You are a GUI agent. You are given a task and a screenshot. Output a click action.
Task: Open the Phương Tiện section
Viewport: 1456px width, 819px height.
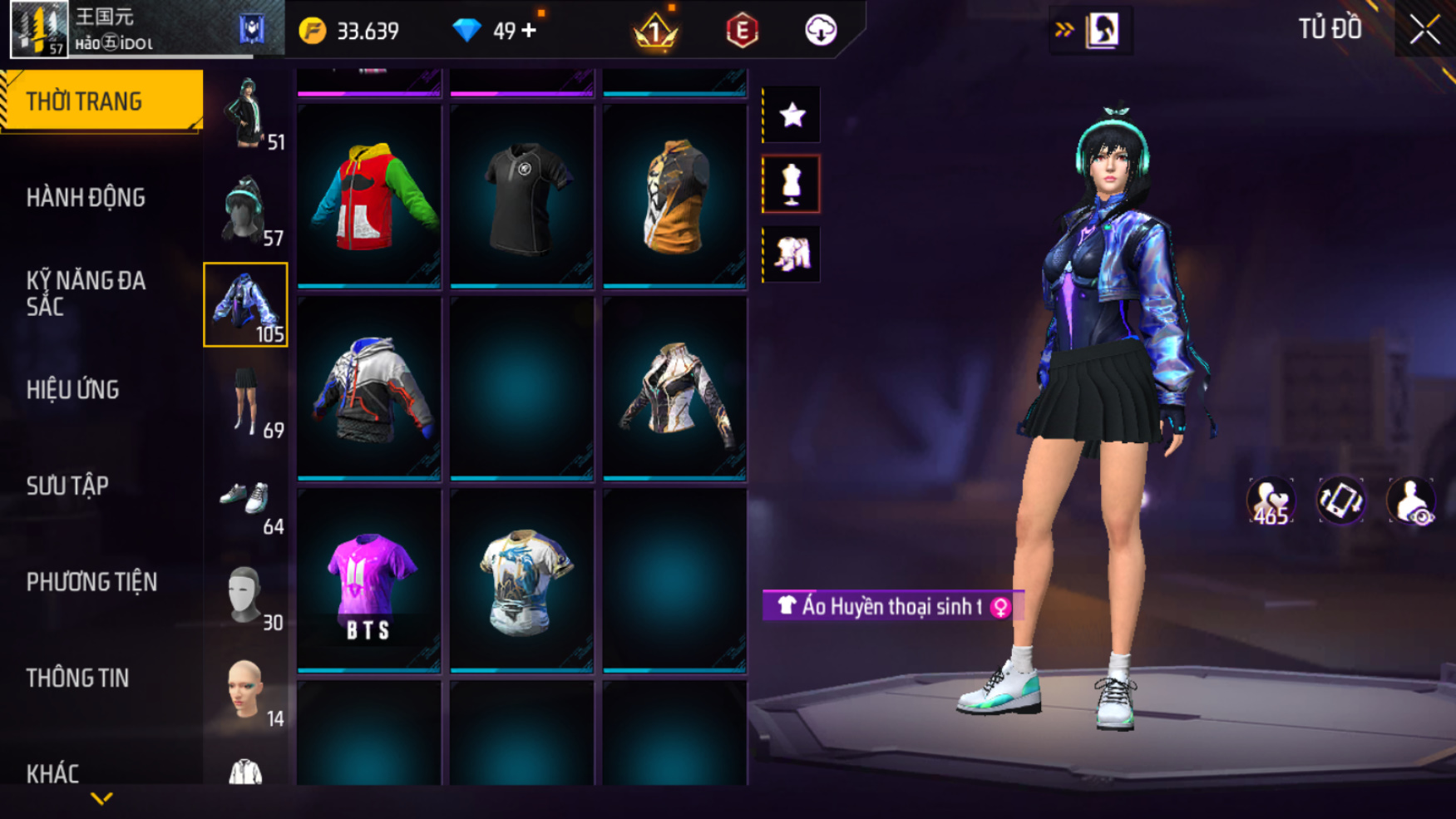click(x=91, y=582)
